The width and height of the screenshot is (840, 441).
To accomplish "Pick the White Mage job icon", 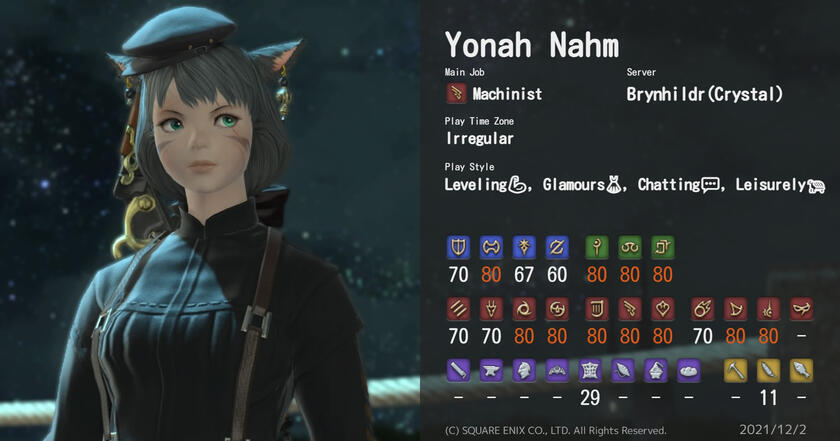I will pos(597,246).
